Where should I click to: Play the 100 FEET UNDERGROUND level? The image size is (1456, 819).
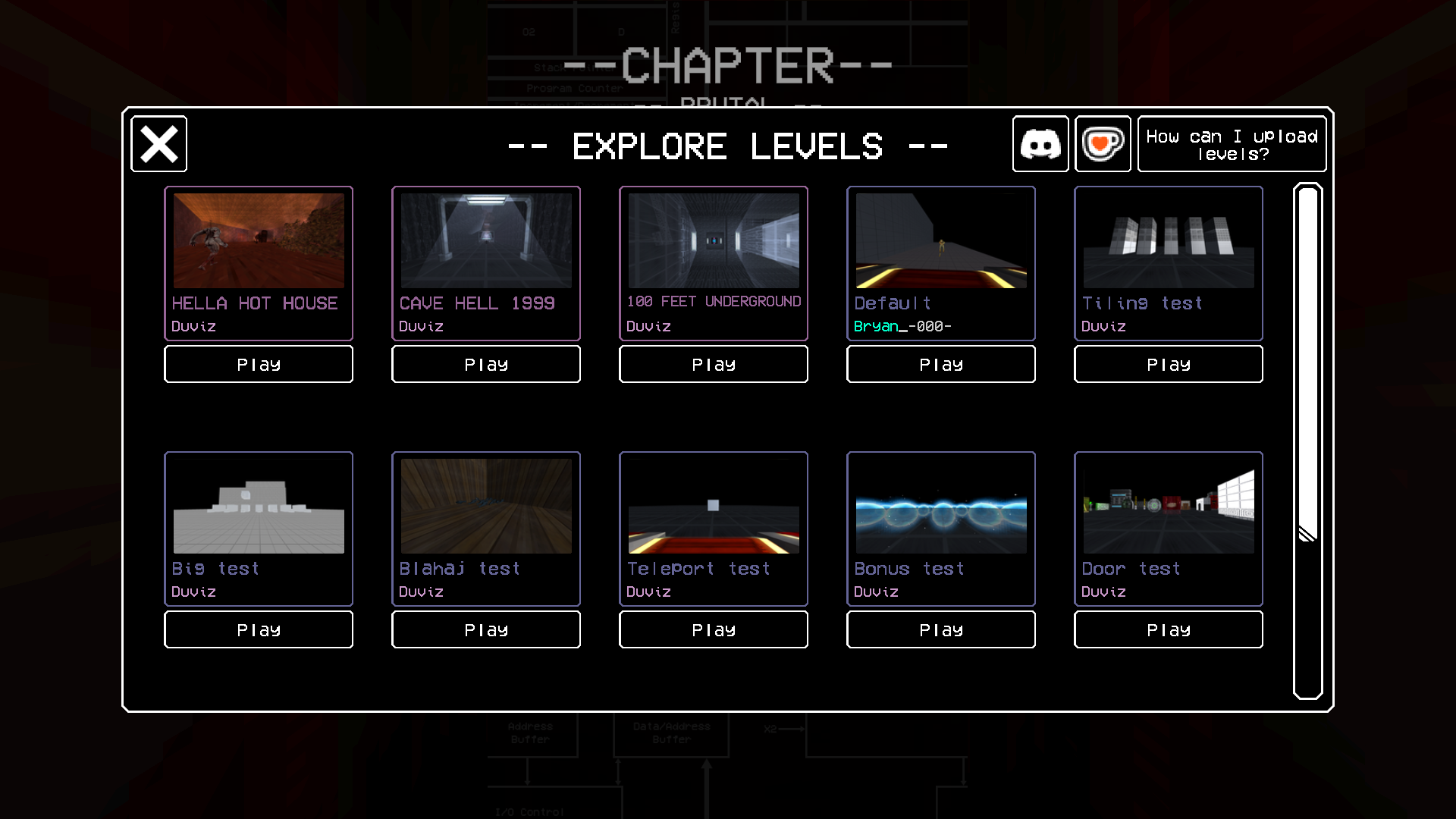click(713, 364)
